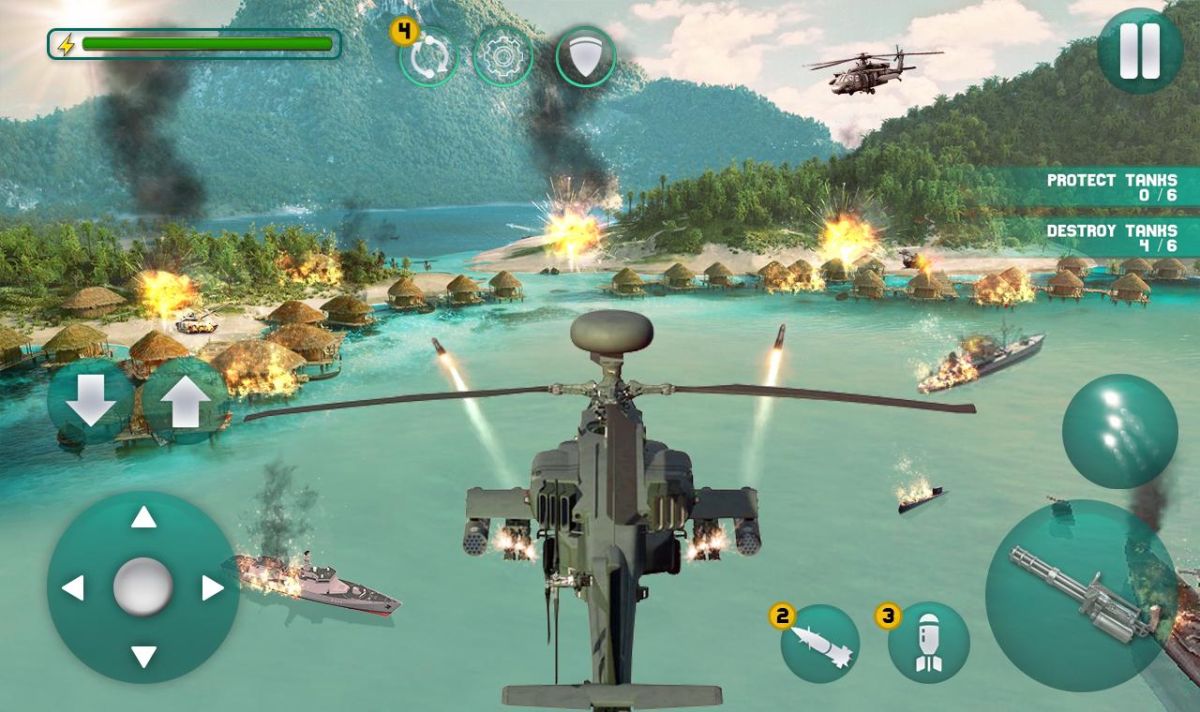This screenshot has width=1200, height=712.
Task: Fire the gatling machine gun
Action: click(x=1080, y=596)
